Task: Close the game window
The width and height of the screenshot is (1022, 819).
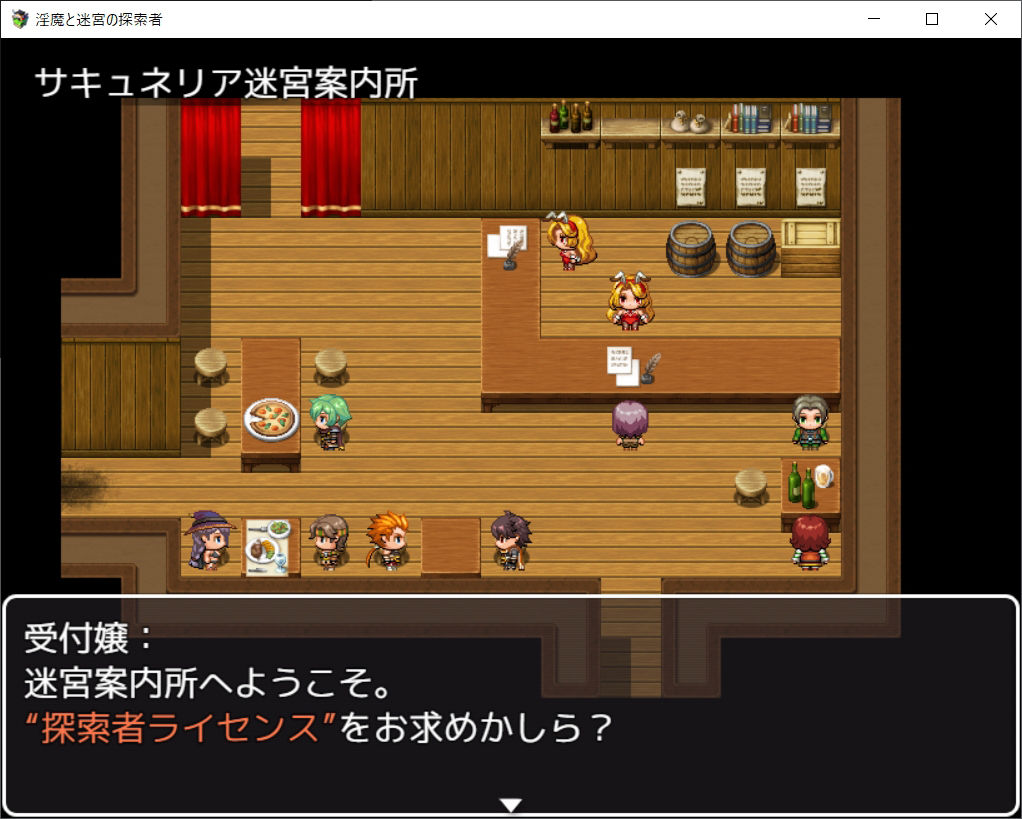Action: tap(990, 19)
